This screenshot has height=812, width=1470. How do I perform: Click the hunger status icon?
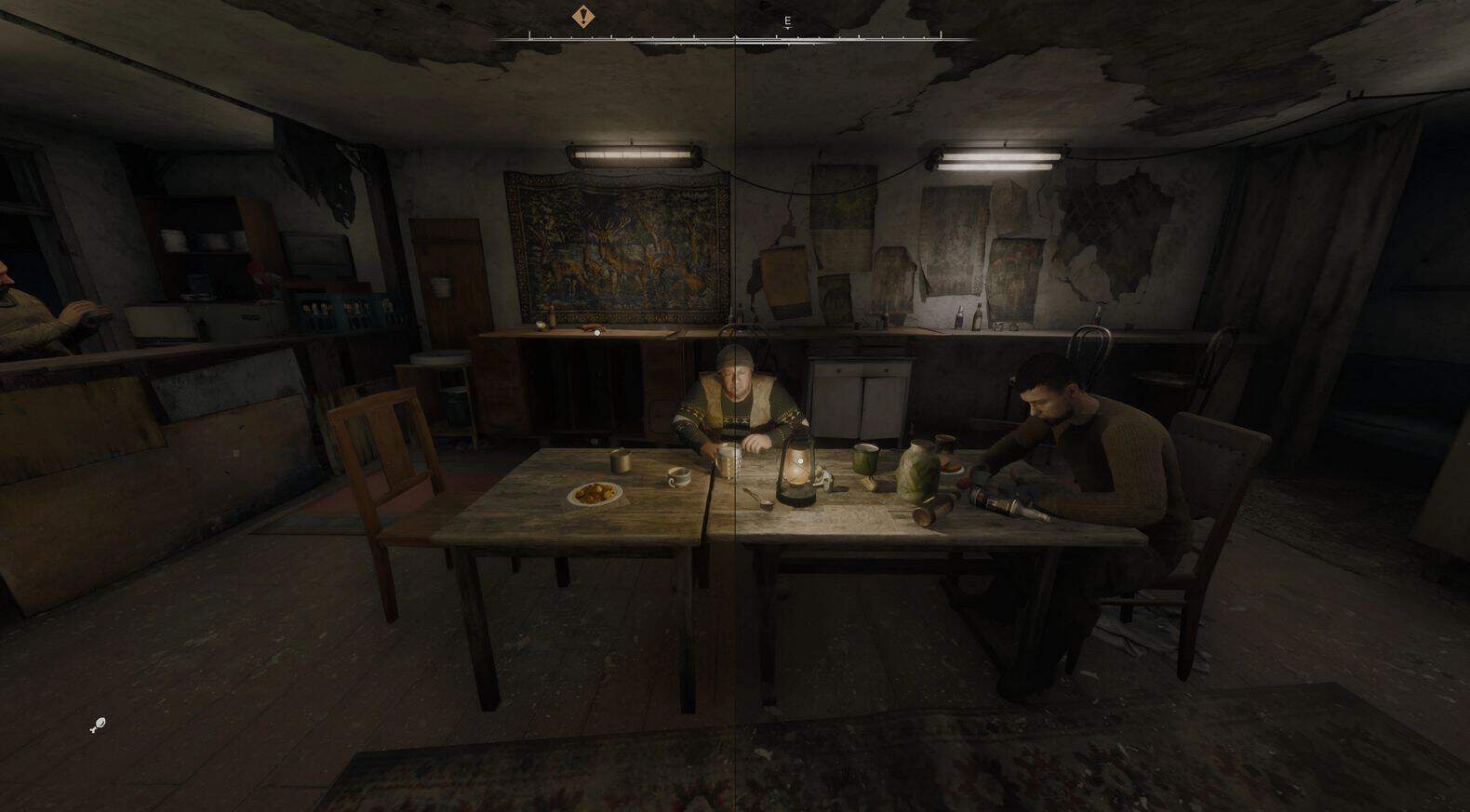[98, 725]
